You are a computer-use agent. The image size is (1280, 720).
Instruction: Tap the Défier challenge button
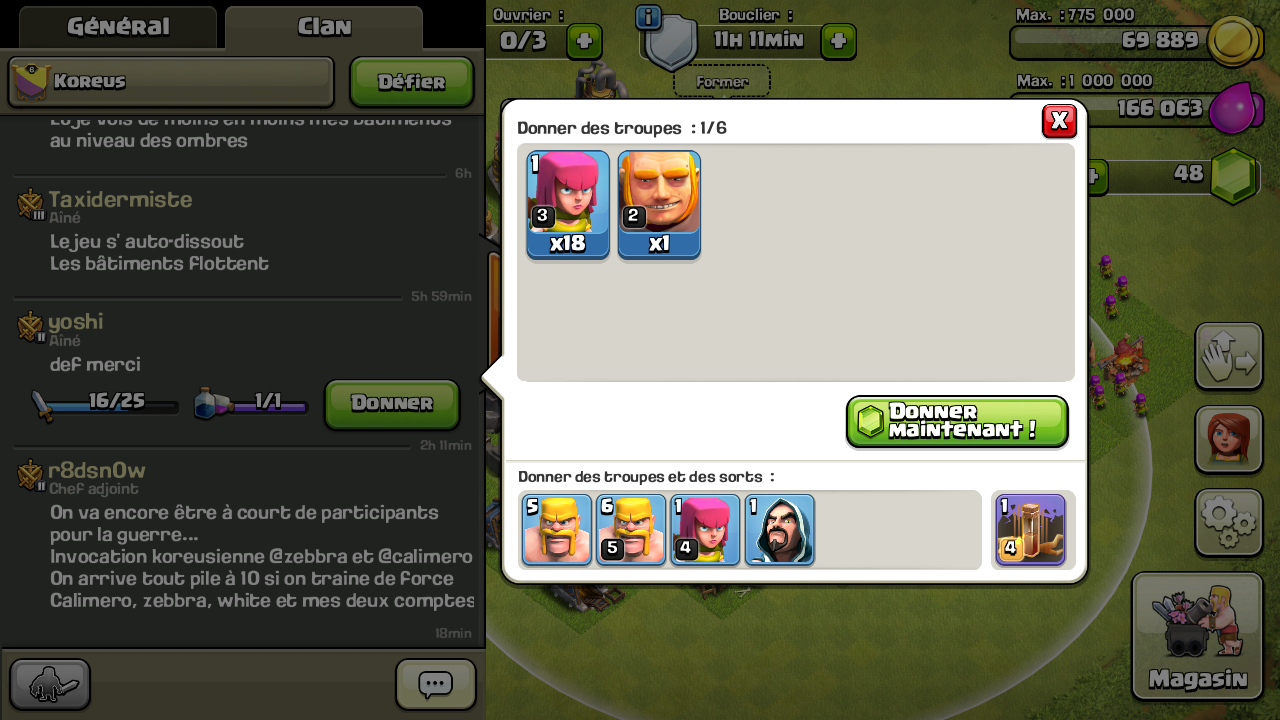(411, 82)
